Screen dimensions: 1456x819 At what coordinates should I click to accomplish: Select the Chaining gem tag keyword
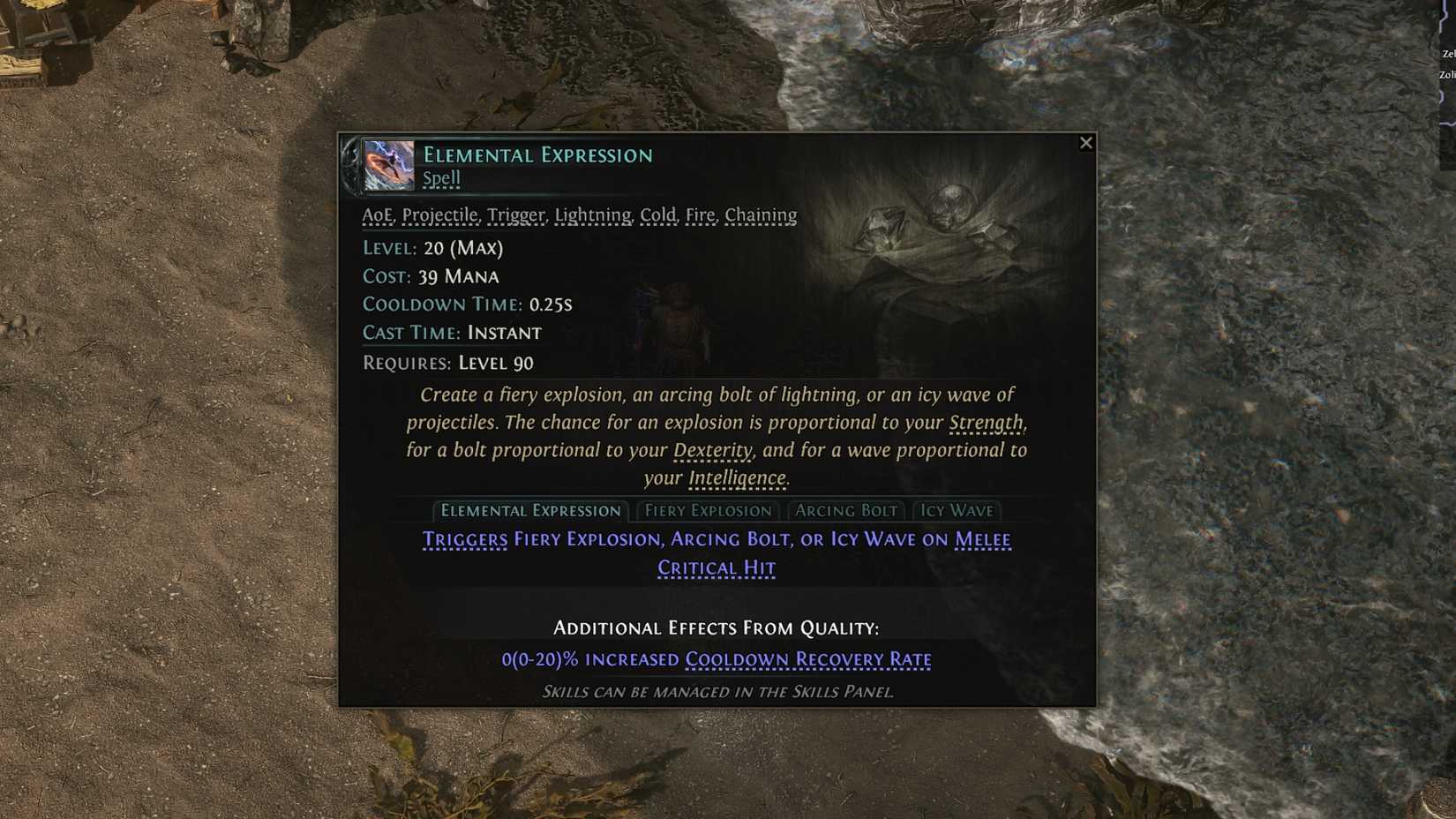click(761, 214)
